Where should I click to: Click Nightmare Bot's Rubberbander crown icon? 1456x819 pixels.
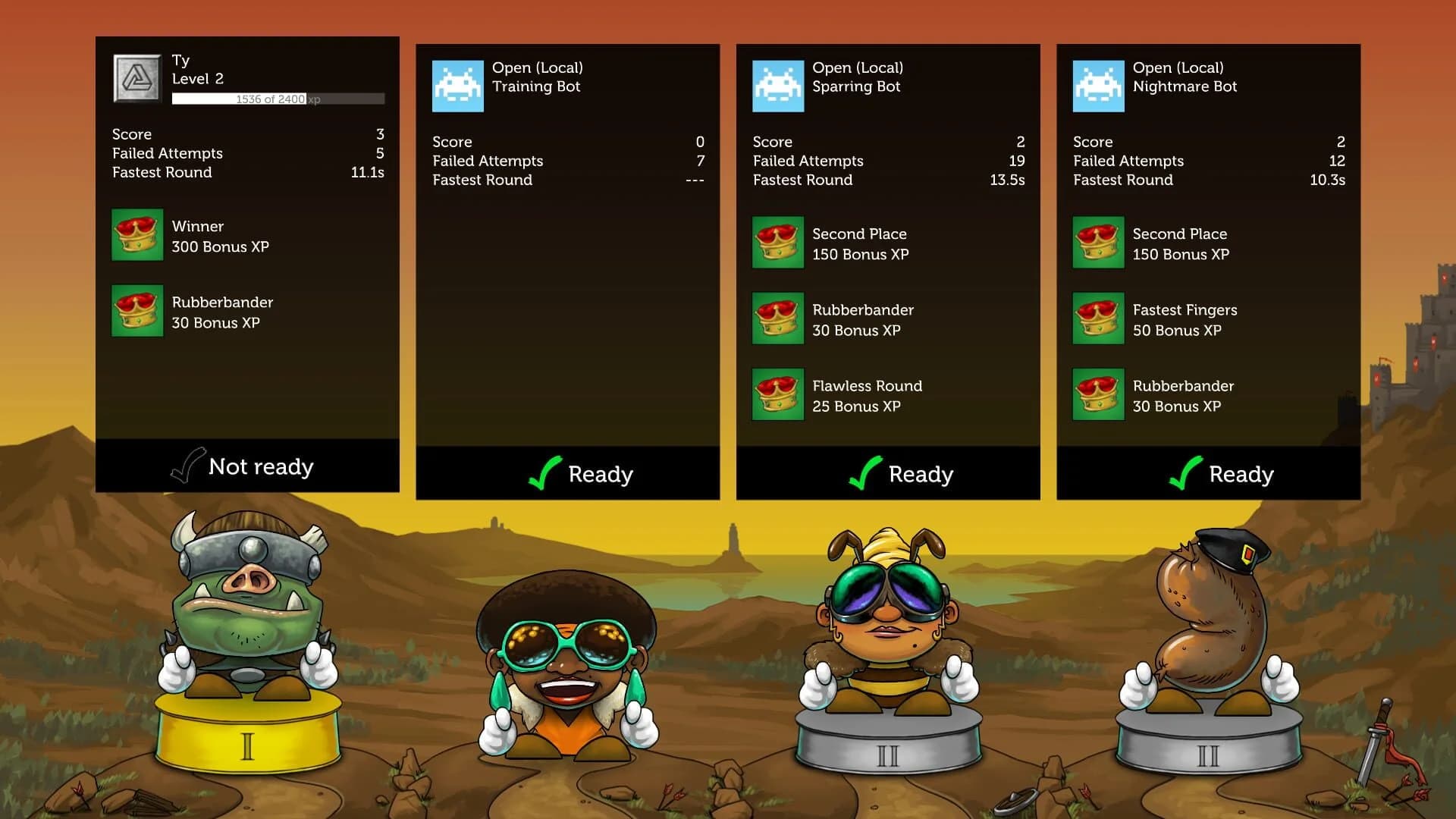coord(1097,395)
